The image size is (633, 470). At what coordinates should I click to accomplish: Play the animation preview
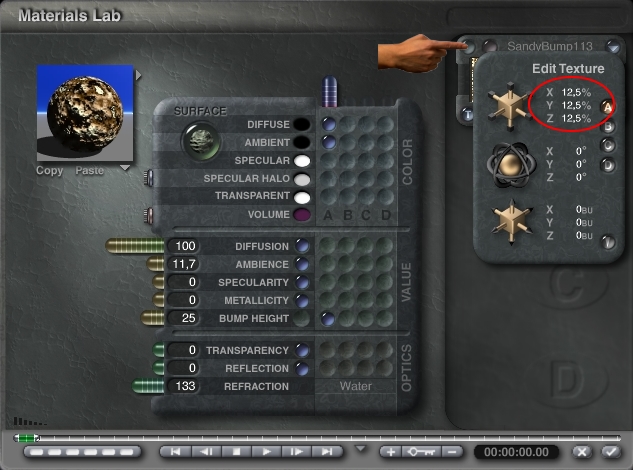[x=268, y=452]
